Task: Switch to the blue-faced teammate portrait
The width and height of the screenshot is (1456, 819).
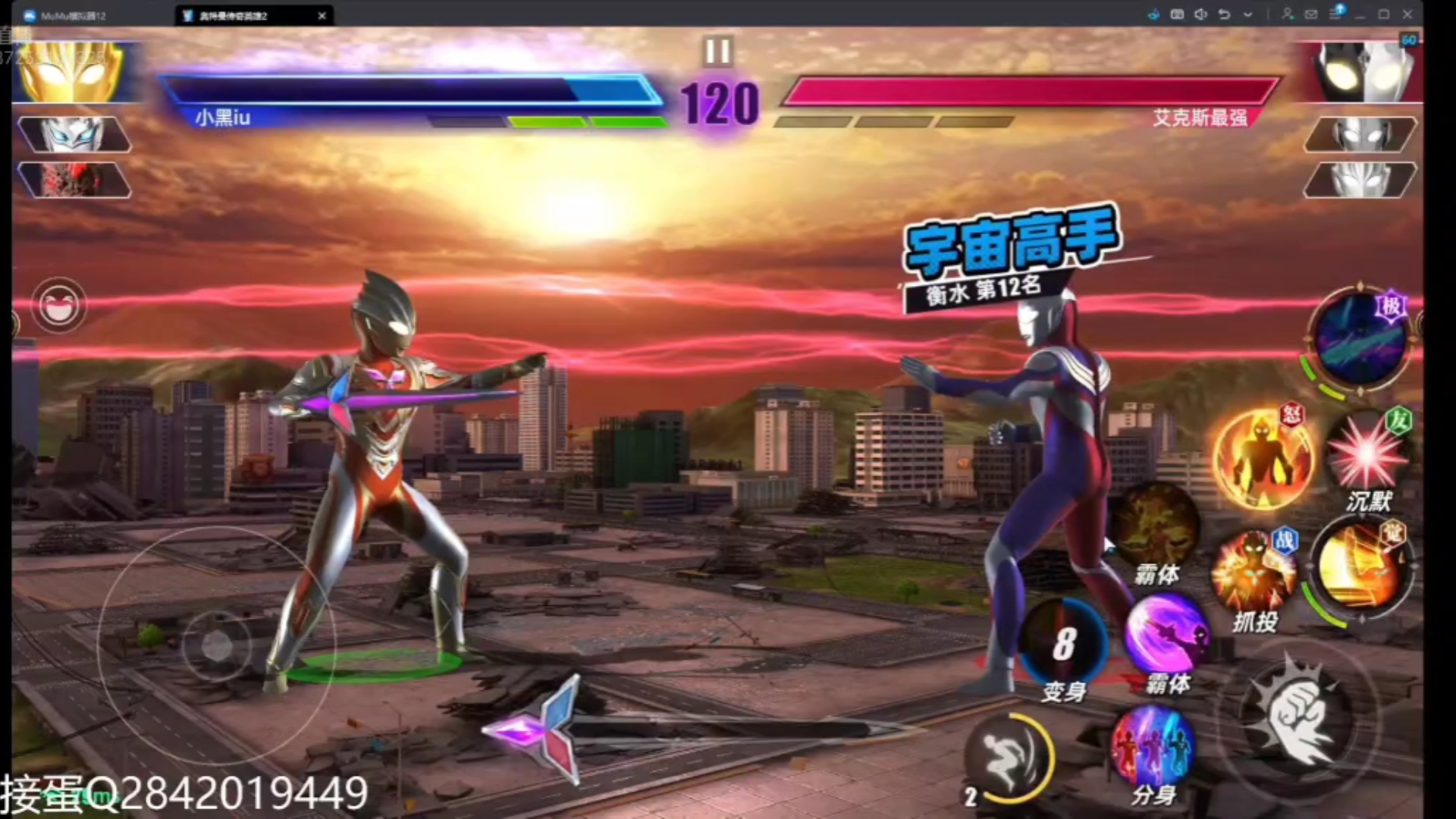Action: point(74,135)
